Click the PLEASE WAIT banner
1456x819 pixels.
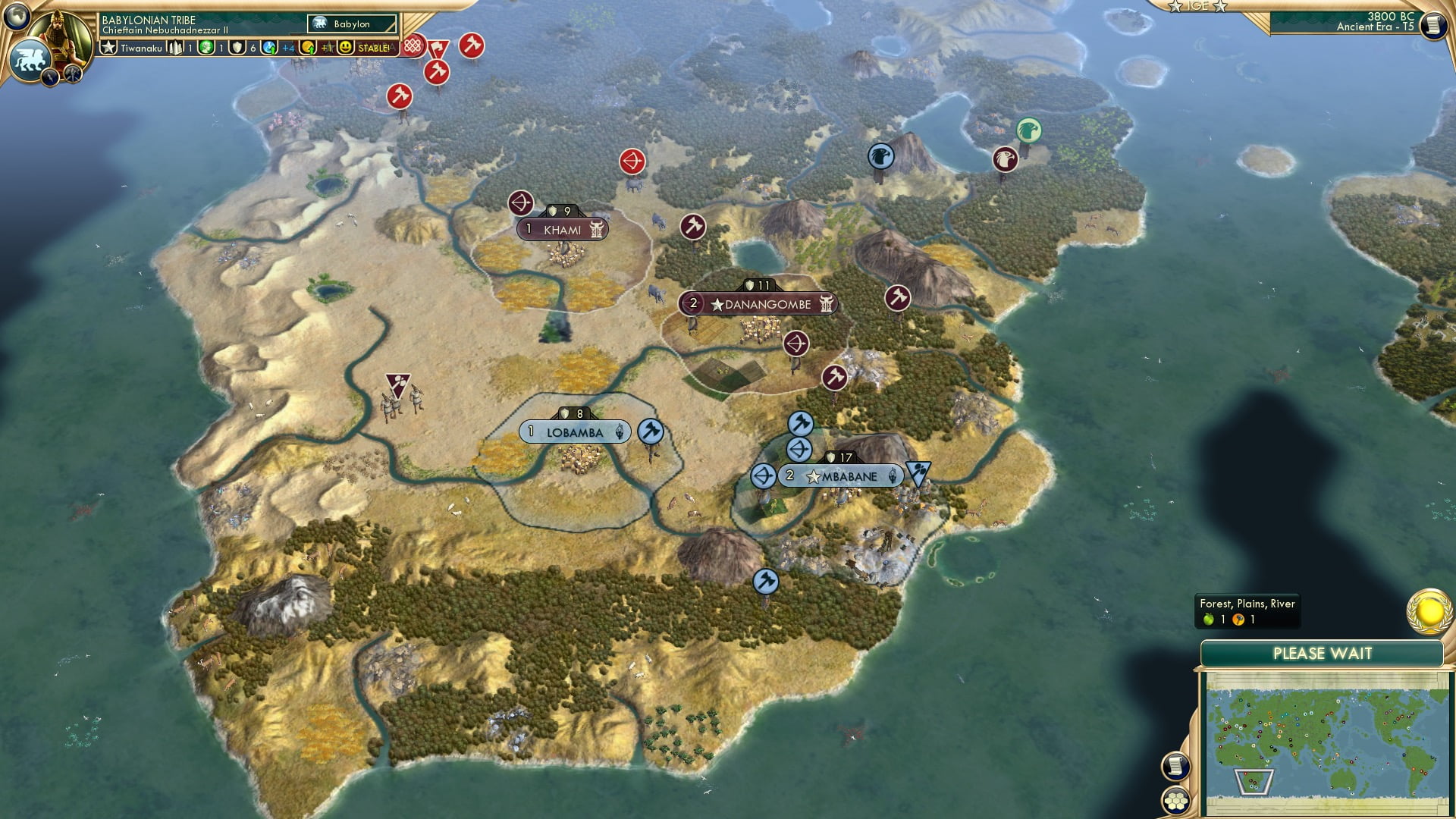pyautogui.click(x=1325, y=653)
